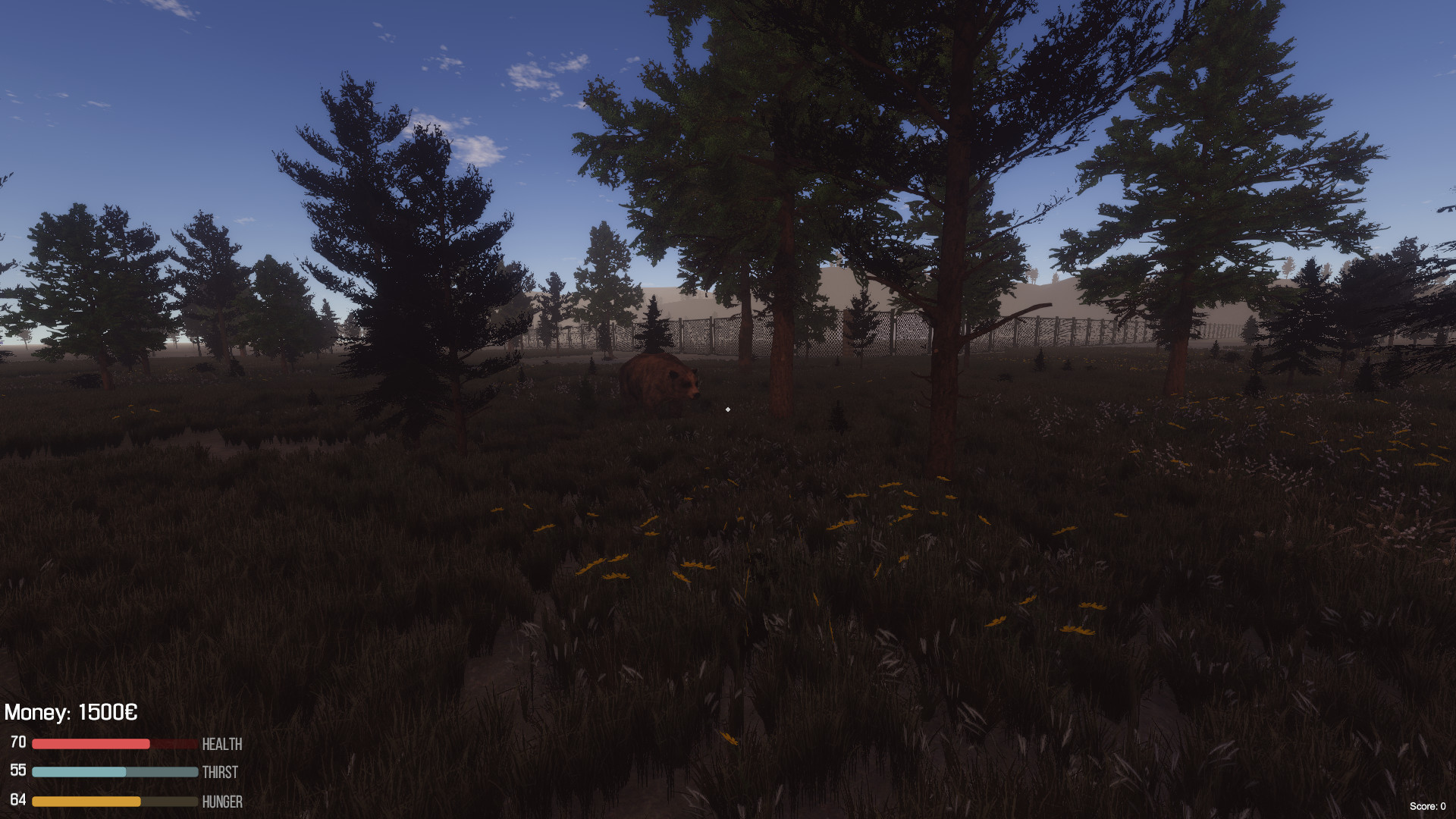Screen dimensions: 1456x819
Task: Click the teal THIRST bar
Action: point(80,773)
